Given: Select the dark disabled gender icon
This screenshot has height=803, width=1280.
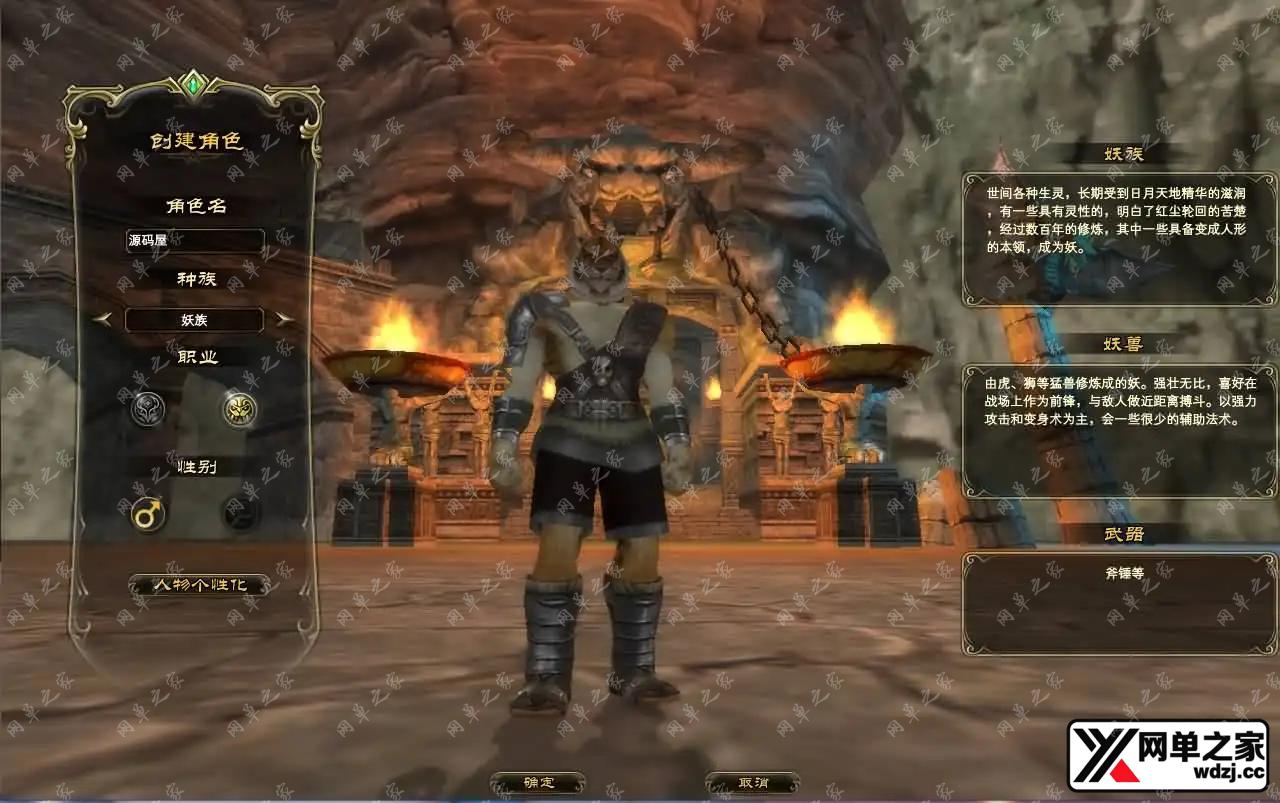Looking at the screenshot, I should click(x=239, y=515).
